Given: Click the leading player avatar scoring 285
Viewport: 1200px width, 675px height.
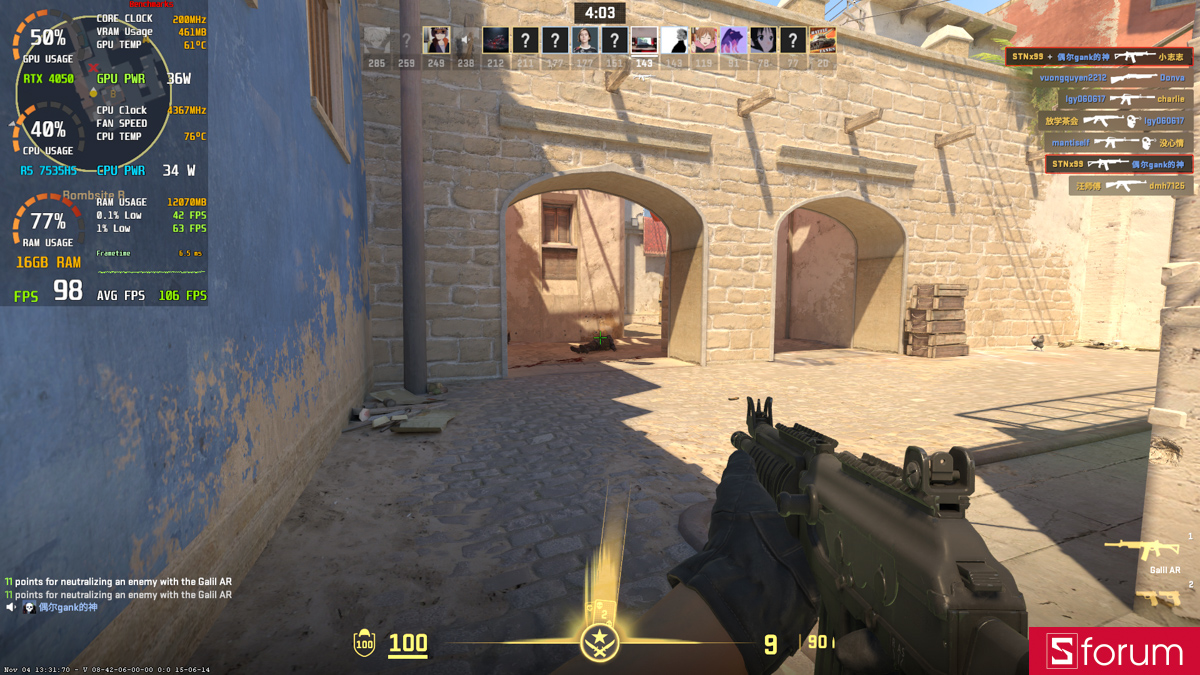Looking at the screenshot, I should click(376, 41).
